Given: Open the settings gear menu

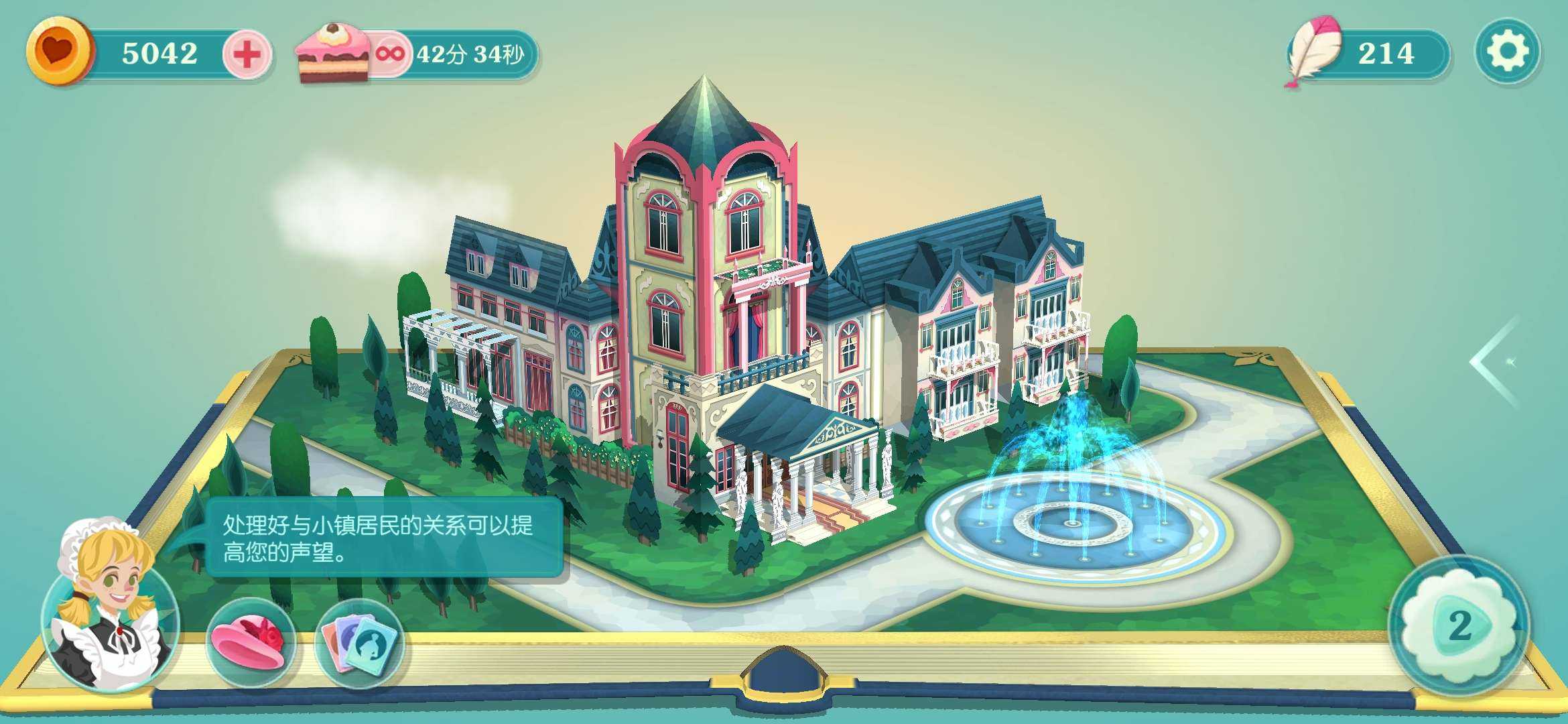Looking at the screenshot, I should point(1507,52).
